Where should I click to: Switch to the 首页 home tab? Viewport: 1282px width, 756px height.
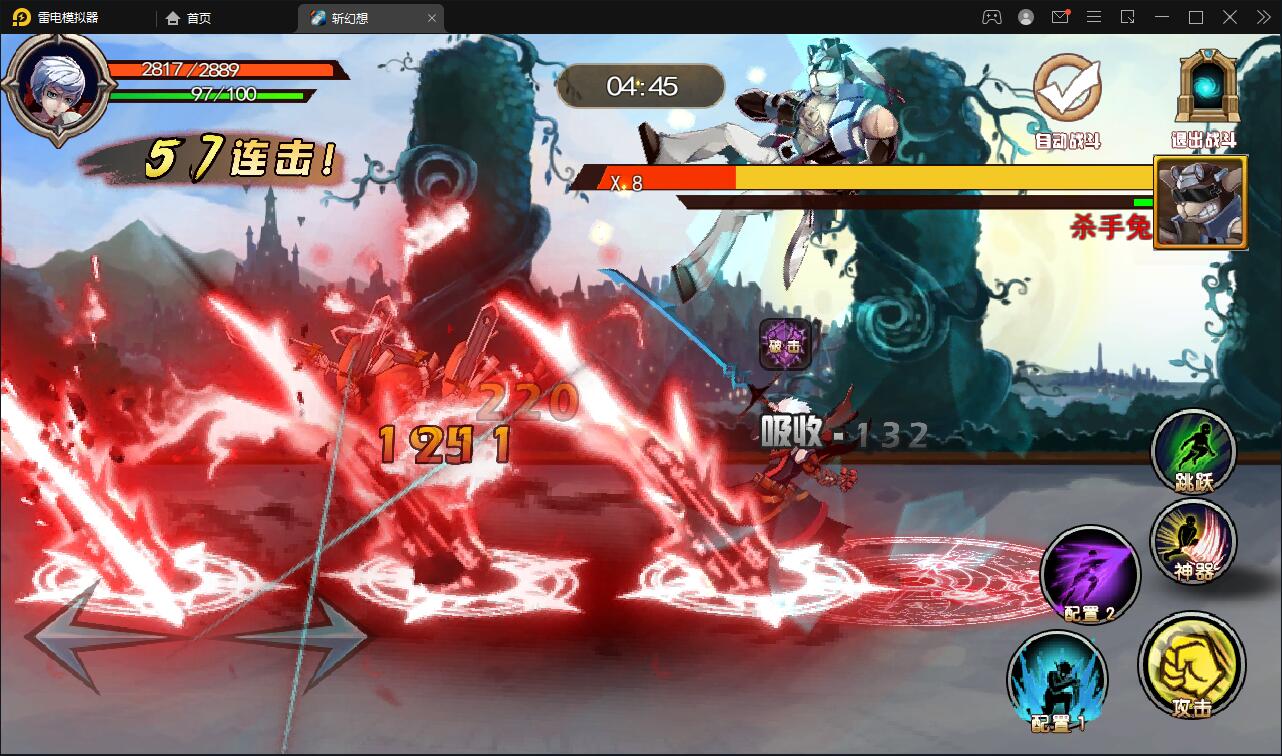tap(189, 18)
